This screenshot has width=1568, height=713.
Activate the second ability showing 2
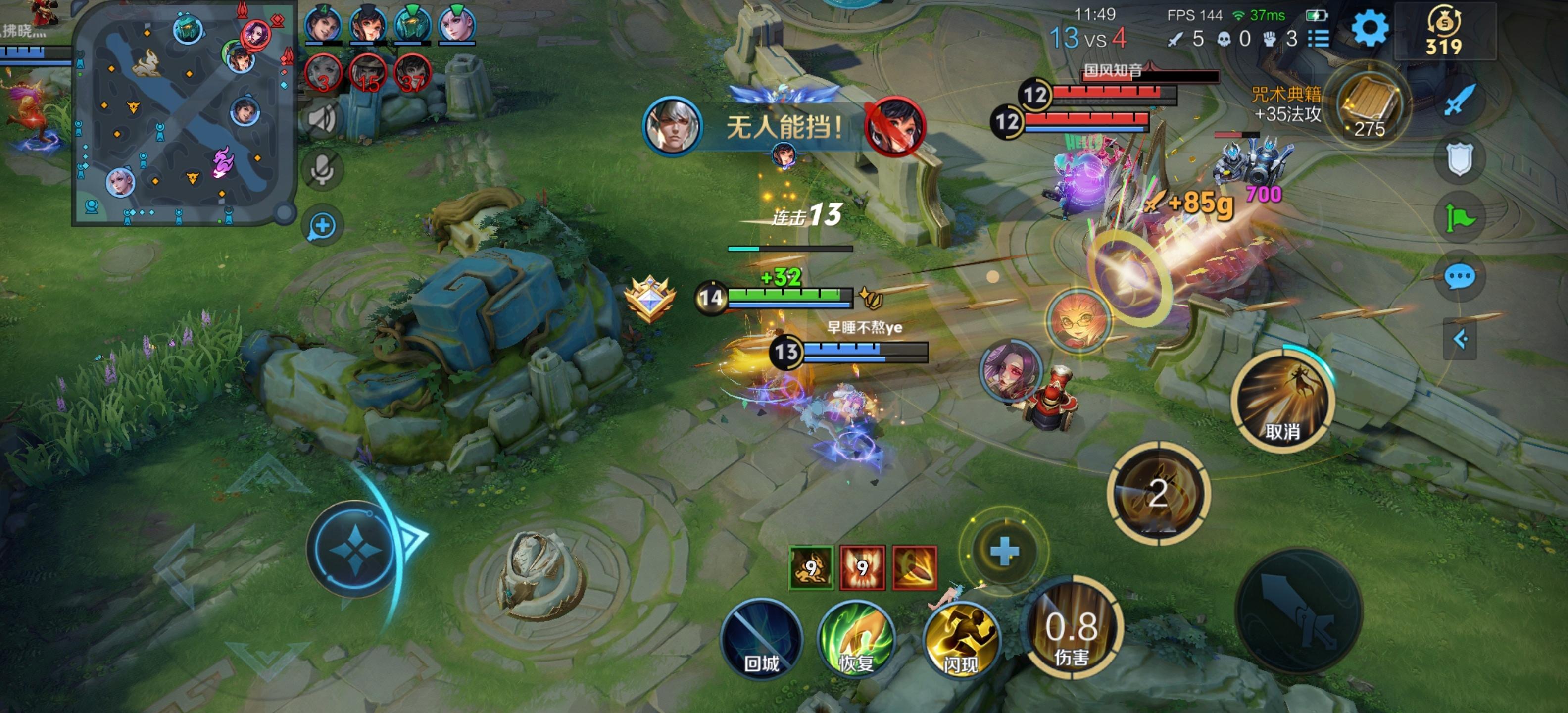coord(1158,493)
